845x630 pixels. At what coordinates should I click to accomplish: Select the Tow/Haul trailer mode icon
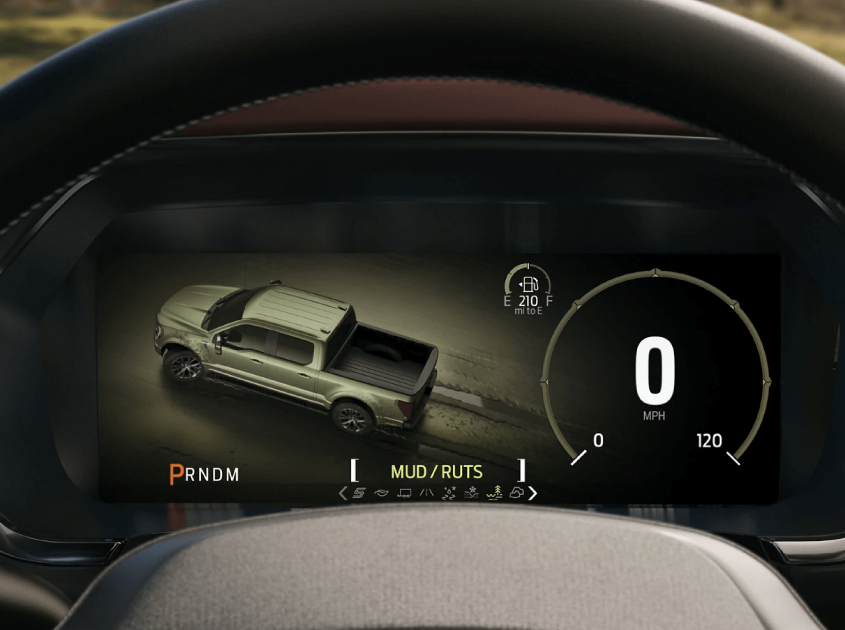pyautogui.click(x=404, y=493)
